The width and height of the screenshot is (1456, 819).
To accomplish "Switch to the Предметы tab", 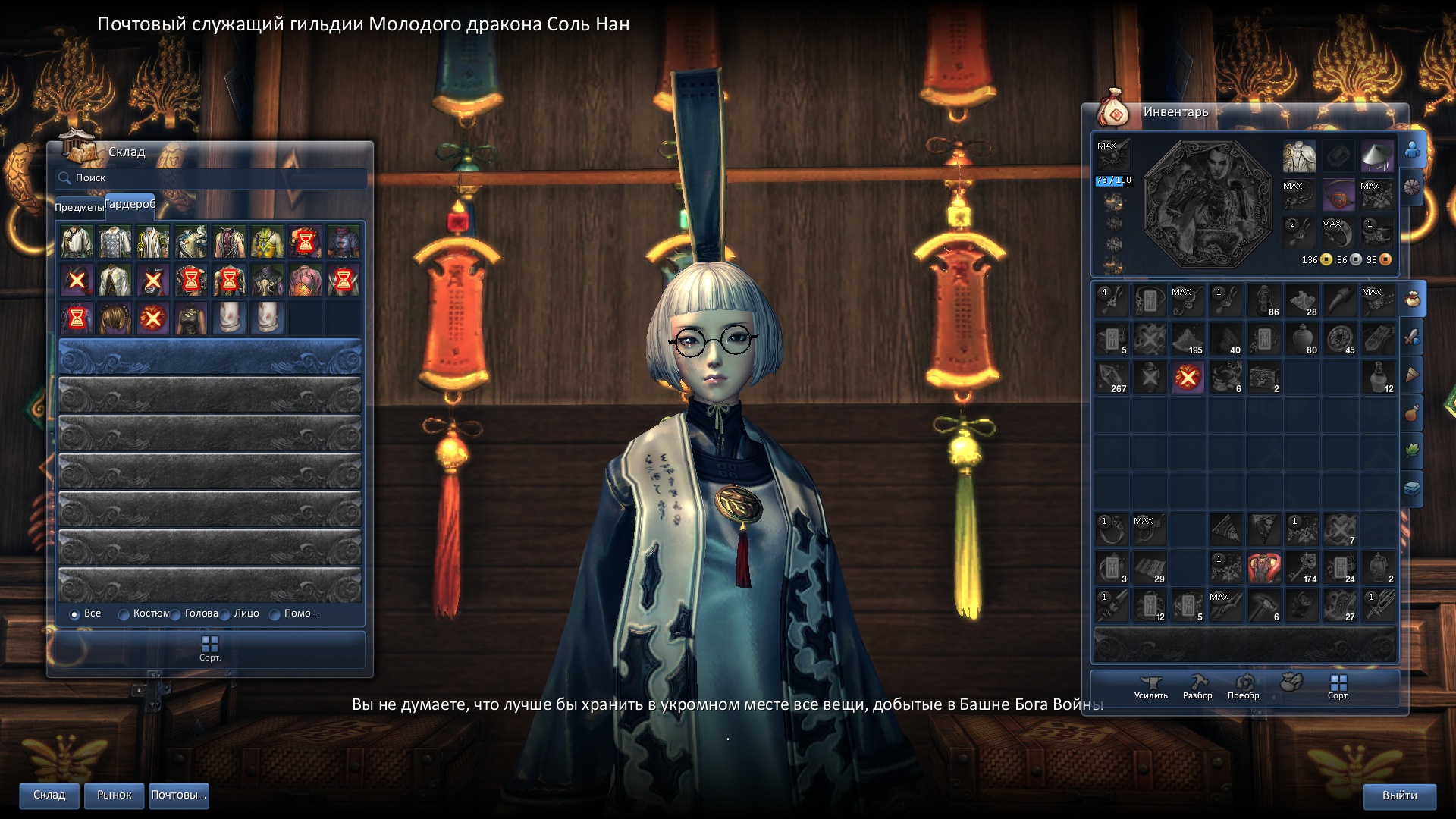I will tap(79, 207).
